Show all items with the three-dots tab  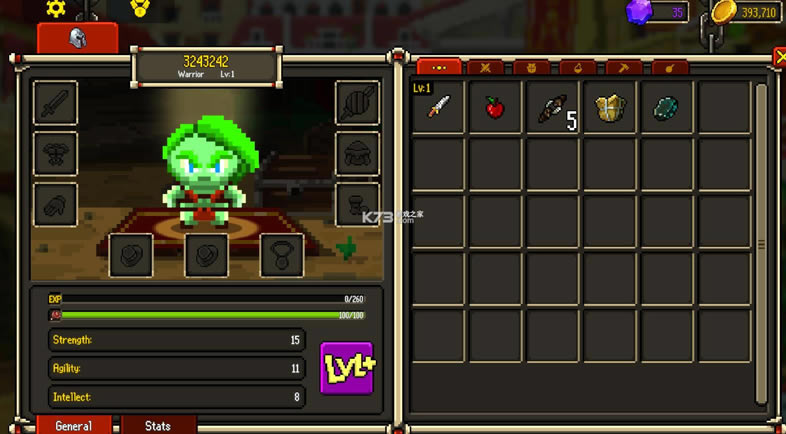438,68
